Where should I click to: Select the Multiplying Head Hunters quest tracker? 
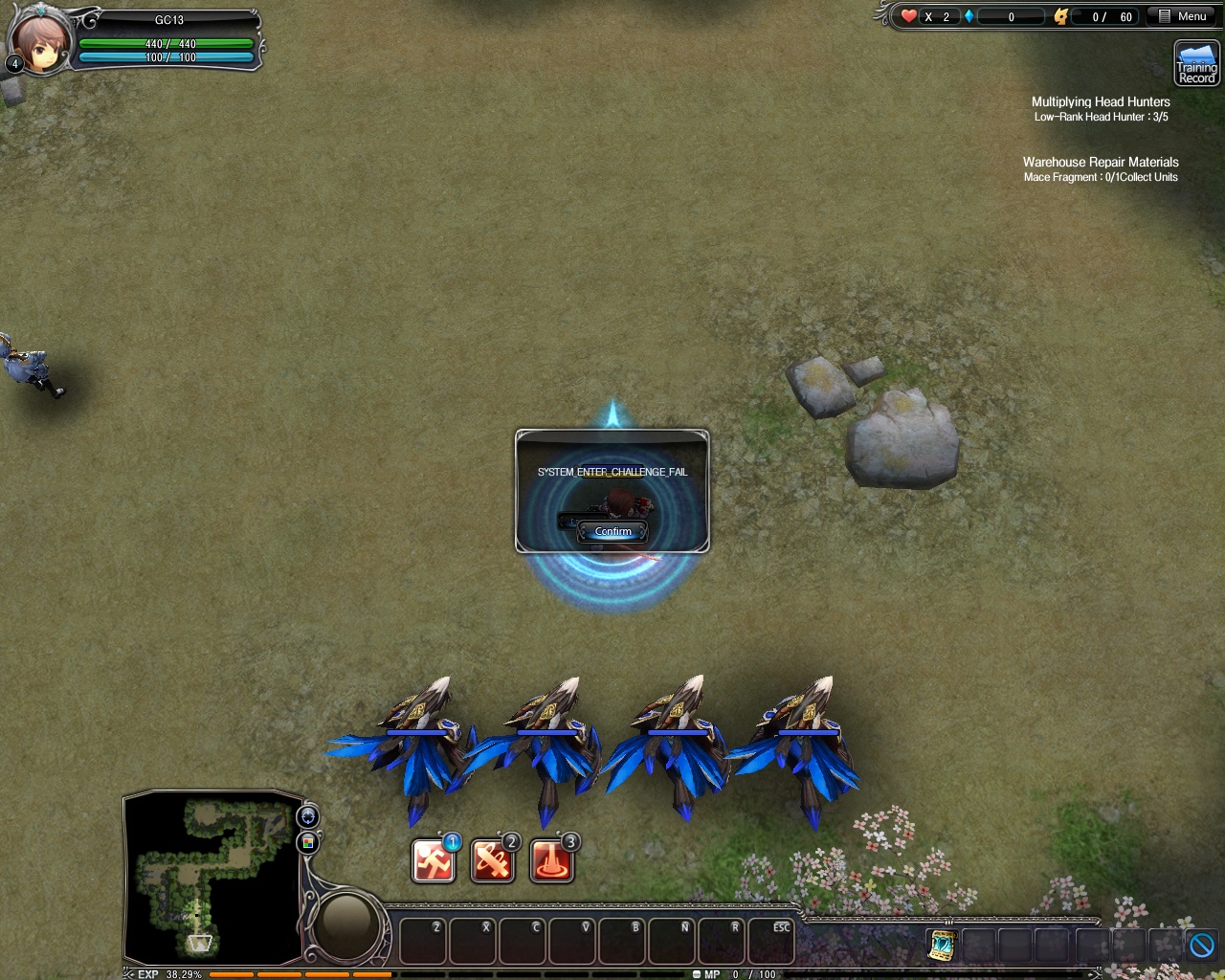pyautogui.click(x=1101, y=101)
